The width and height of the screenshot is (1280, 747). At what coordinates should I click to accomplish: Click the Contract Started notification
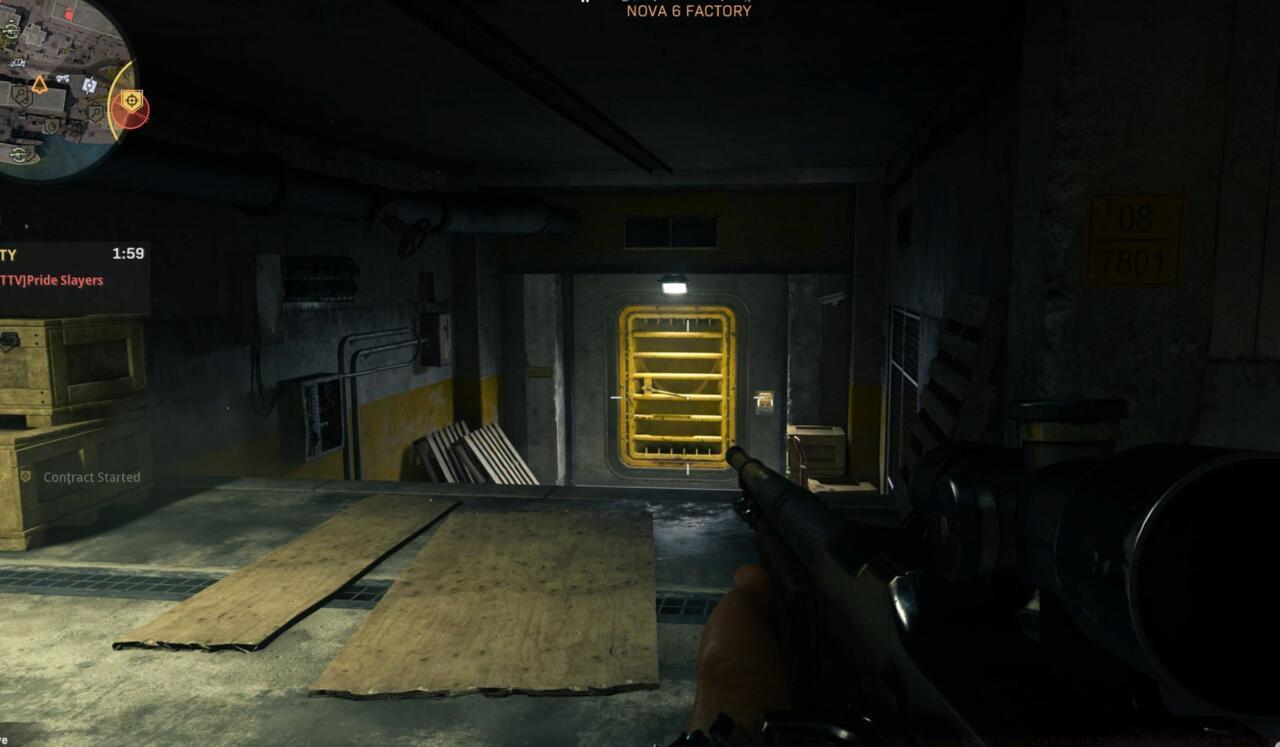(x=90, y=477)
